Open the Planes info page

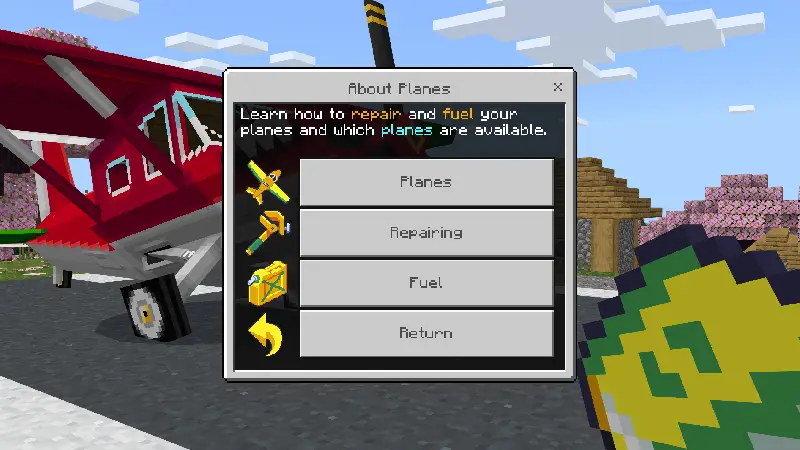click(426, 182)
